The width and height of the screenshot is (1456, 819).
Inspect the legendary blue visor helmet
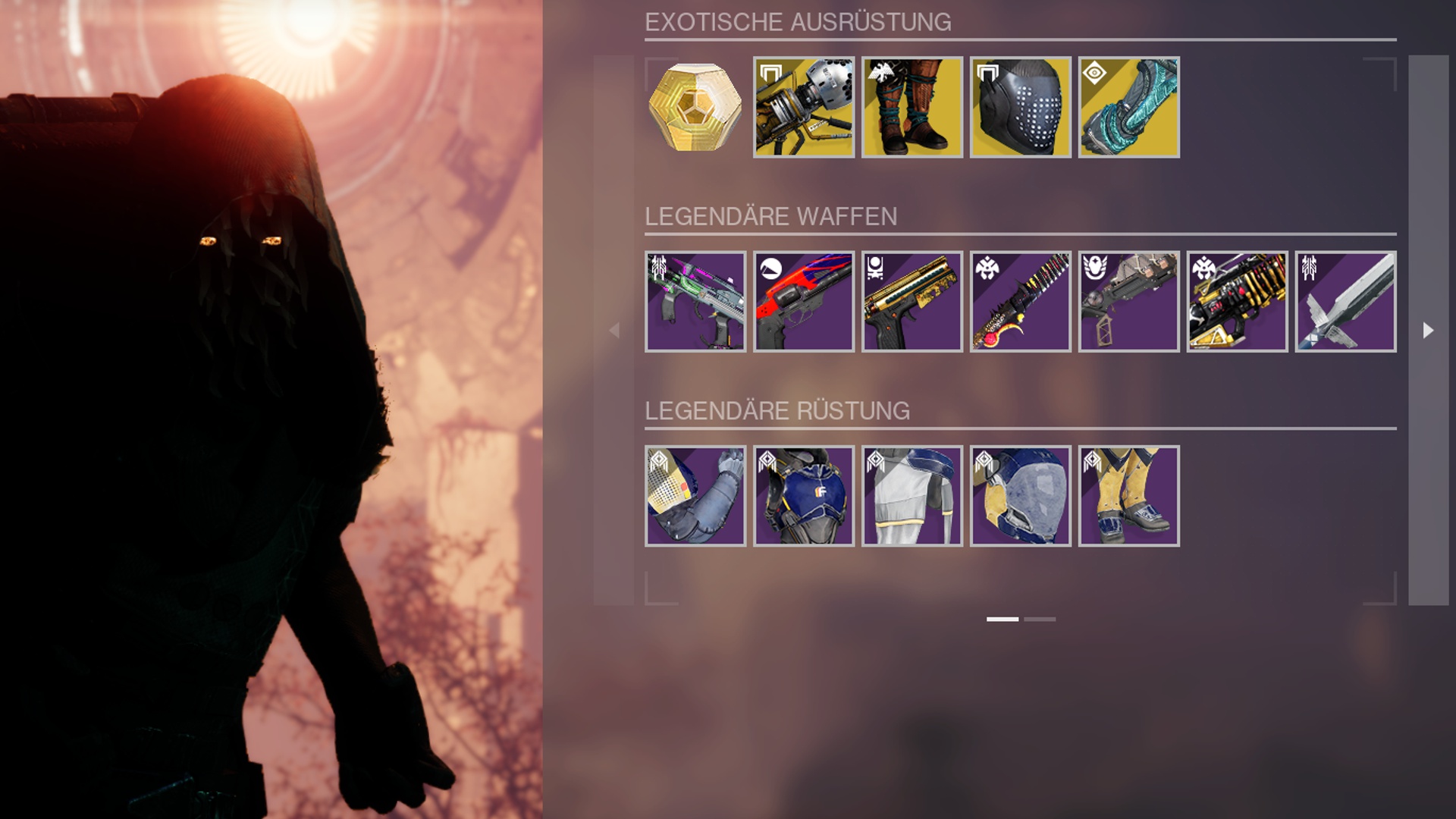1020,495
